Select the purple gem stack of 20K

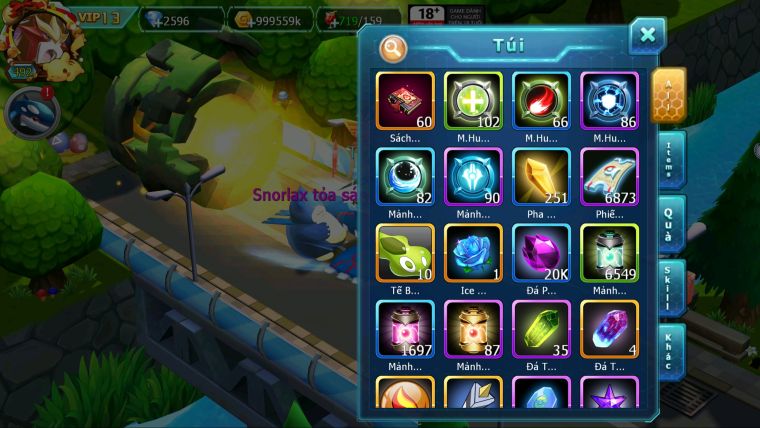[x=541, y=252]
